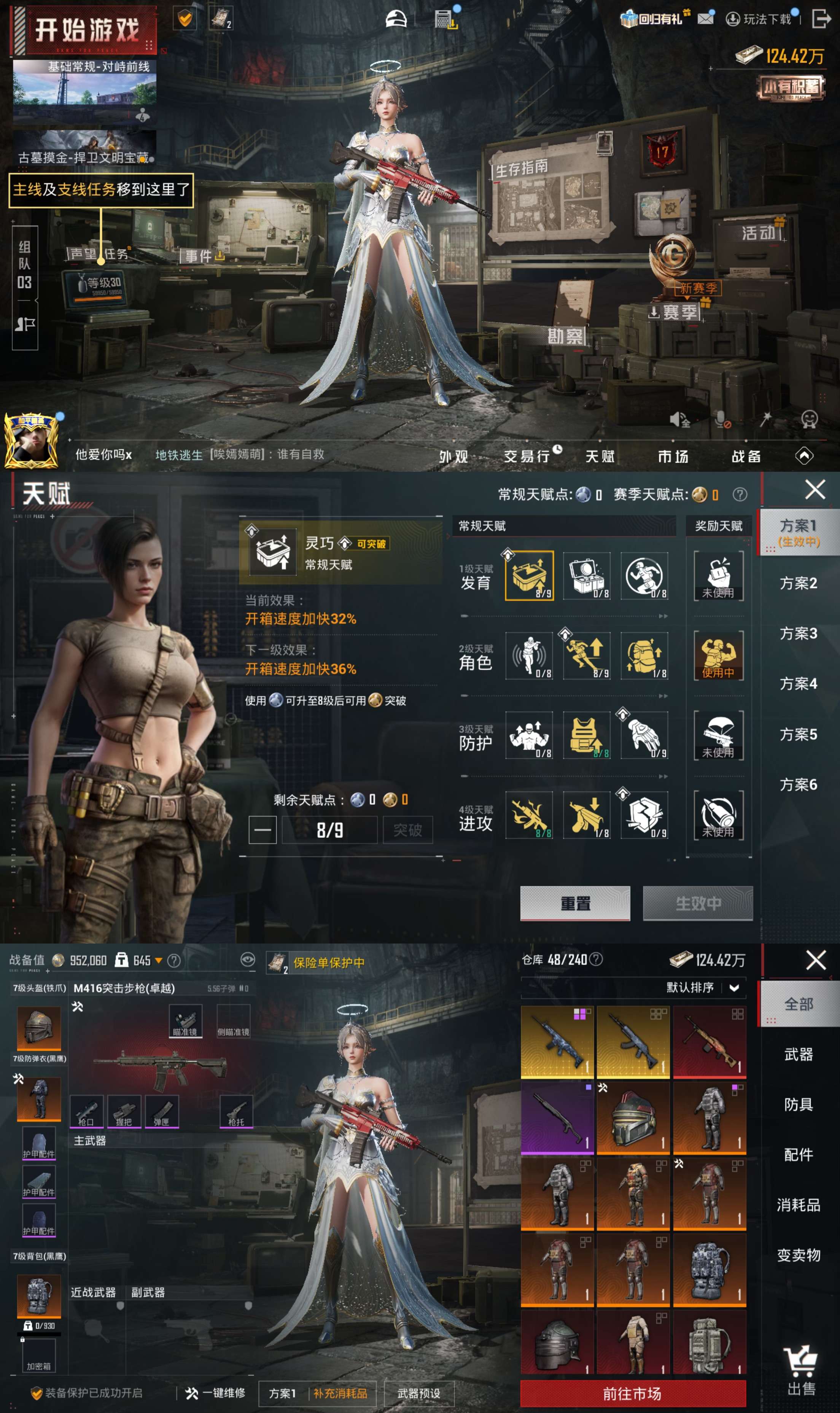Open the social face icon in lobby corner
Image resolution: width=840 pixels, height=1413 pixels.
pos(810,419)
